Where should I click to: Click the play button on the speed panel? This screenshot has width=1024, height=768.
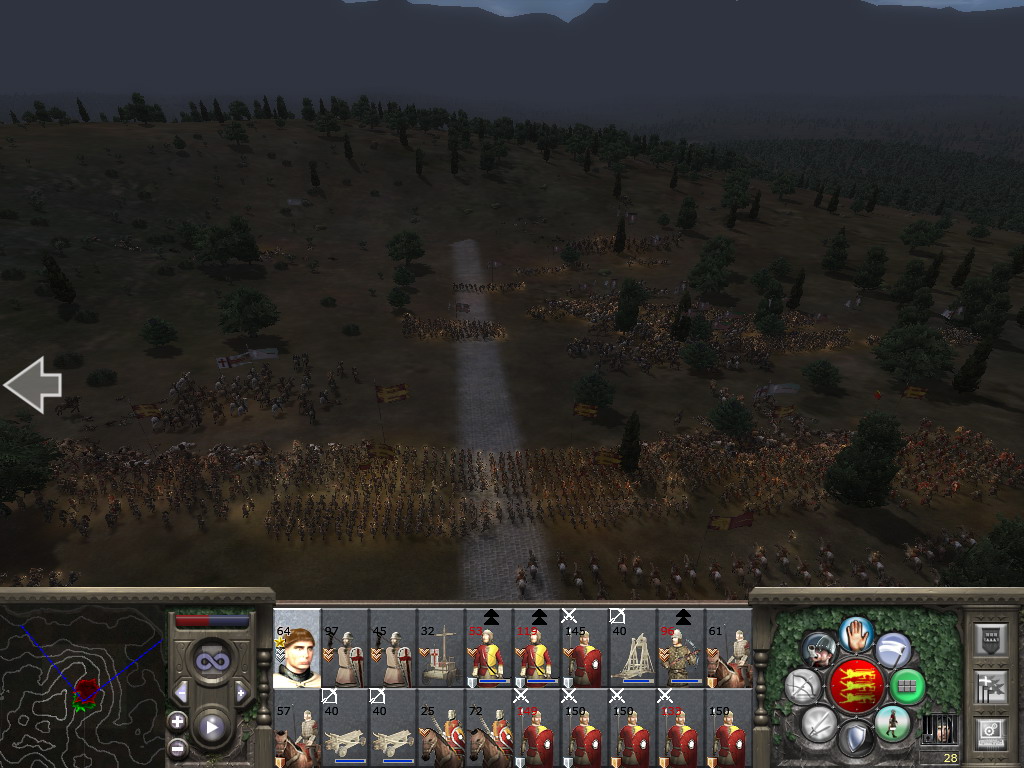(x=211, y=727)
